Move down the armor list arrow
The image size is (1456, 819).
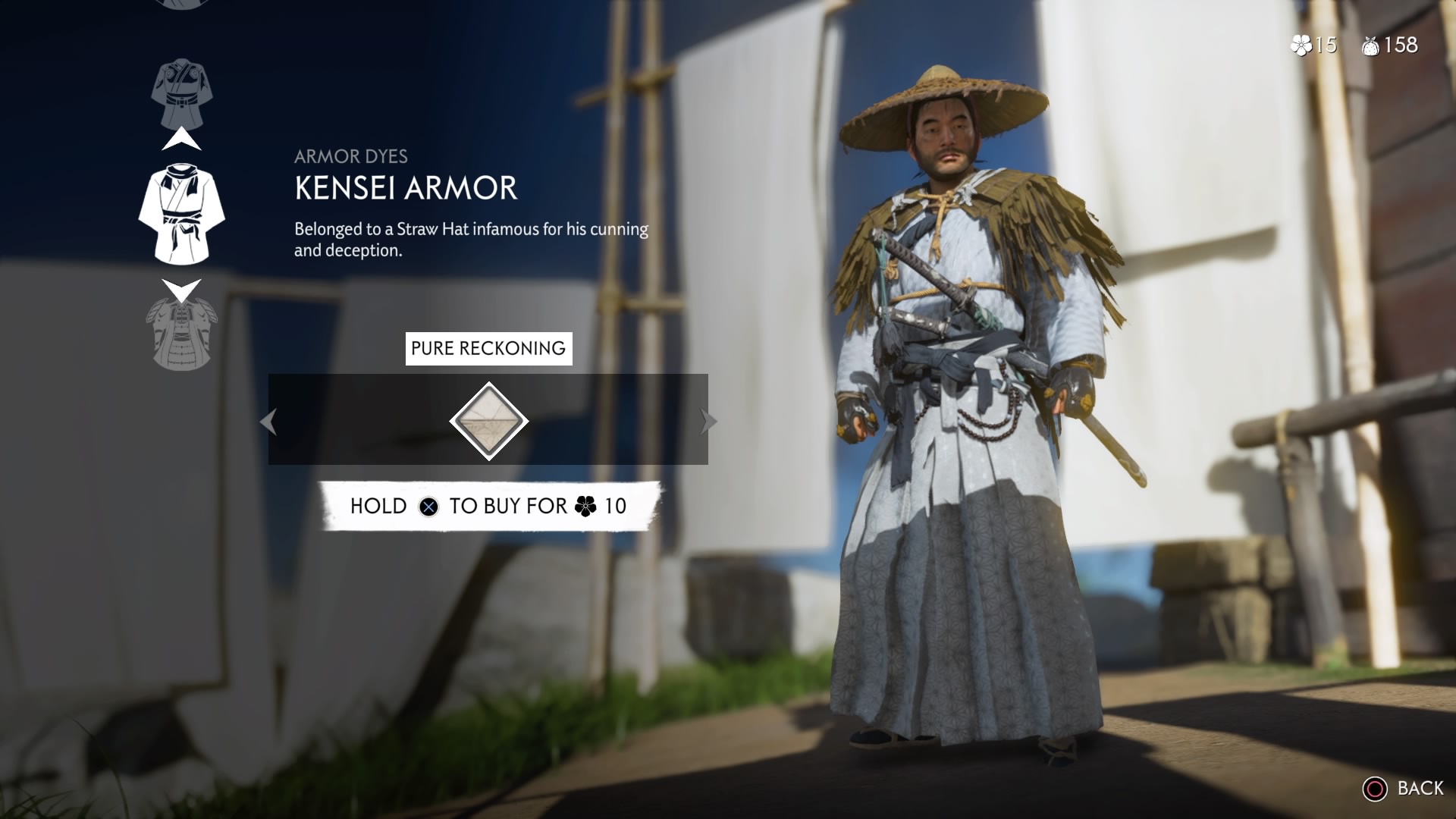(x=182, y=289)
